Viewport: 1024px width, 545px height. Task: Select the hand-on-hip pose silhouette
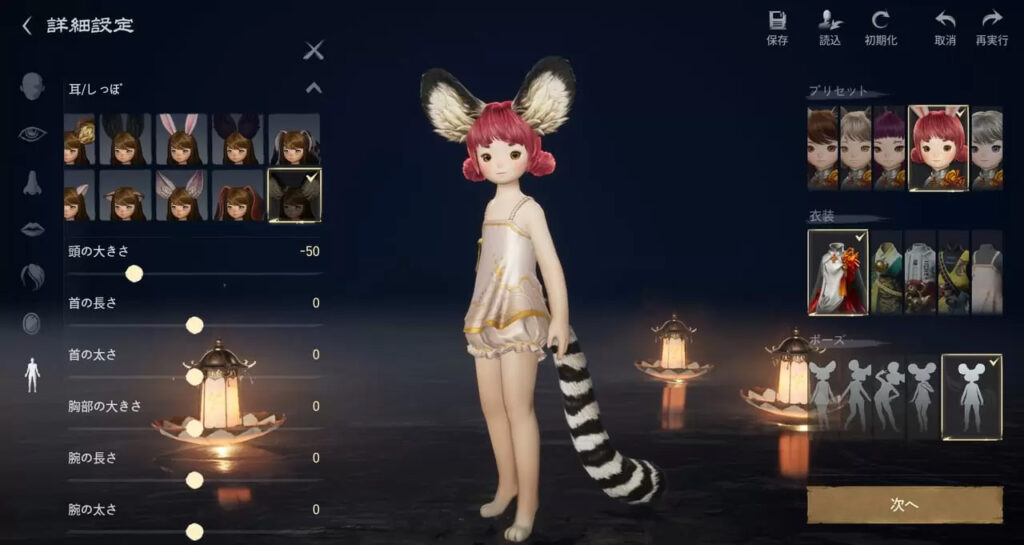888,396
